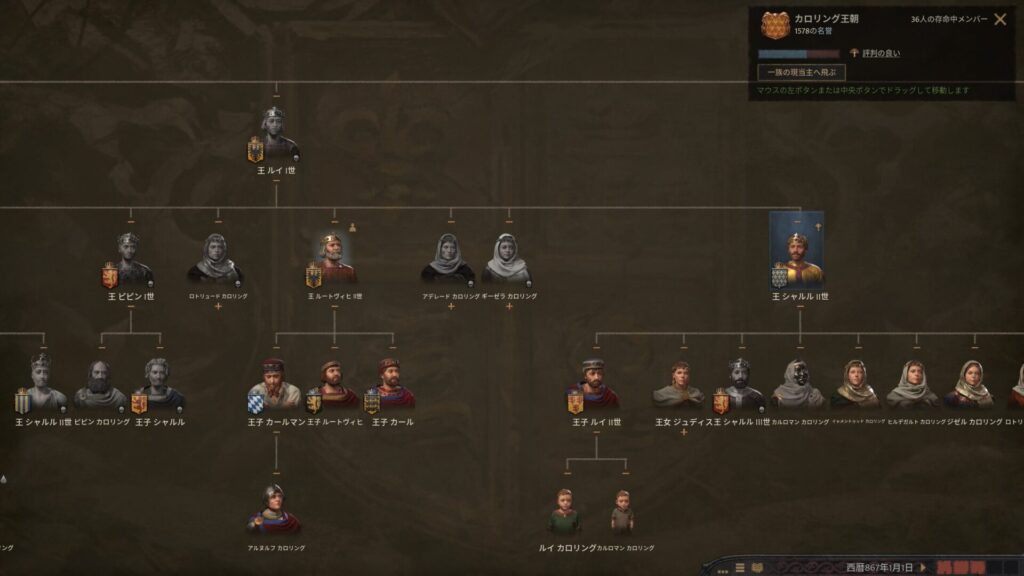Viewport: 1024px width, 576px height.
Task: Expand descendants under Rotrude Karling
Action: [218, 306]
